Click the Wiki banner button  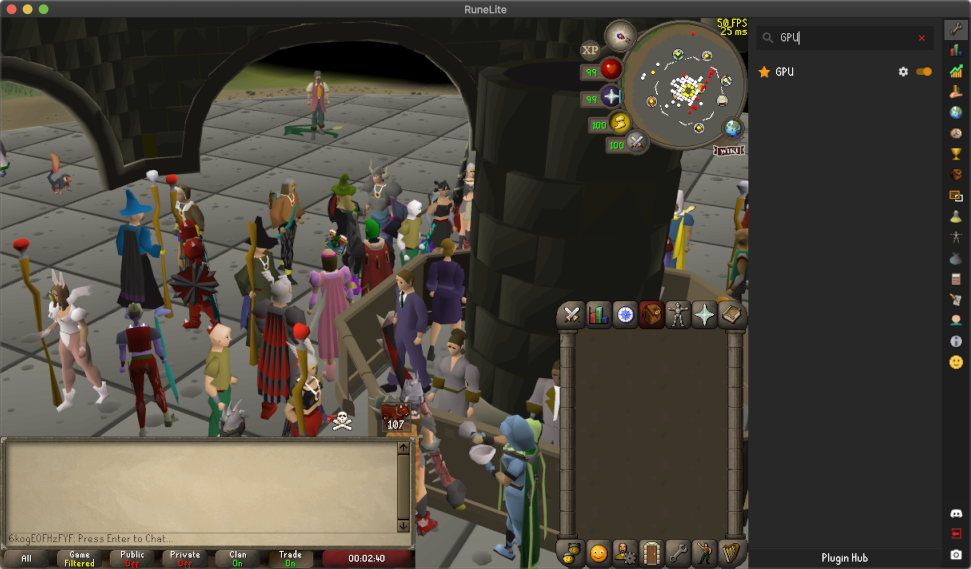point(729,150)
